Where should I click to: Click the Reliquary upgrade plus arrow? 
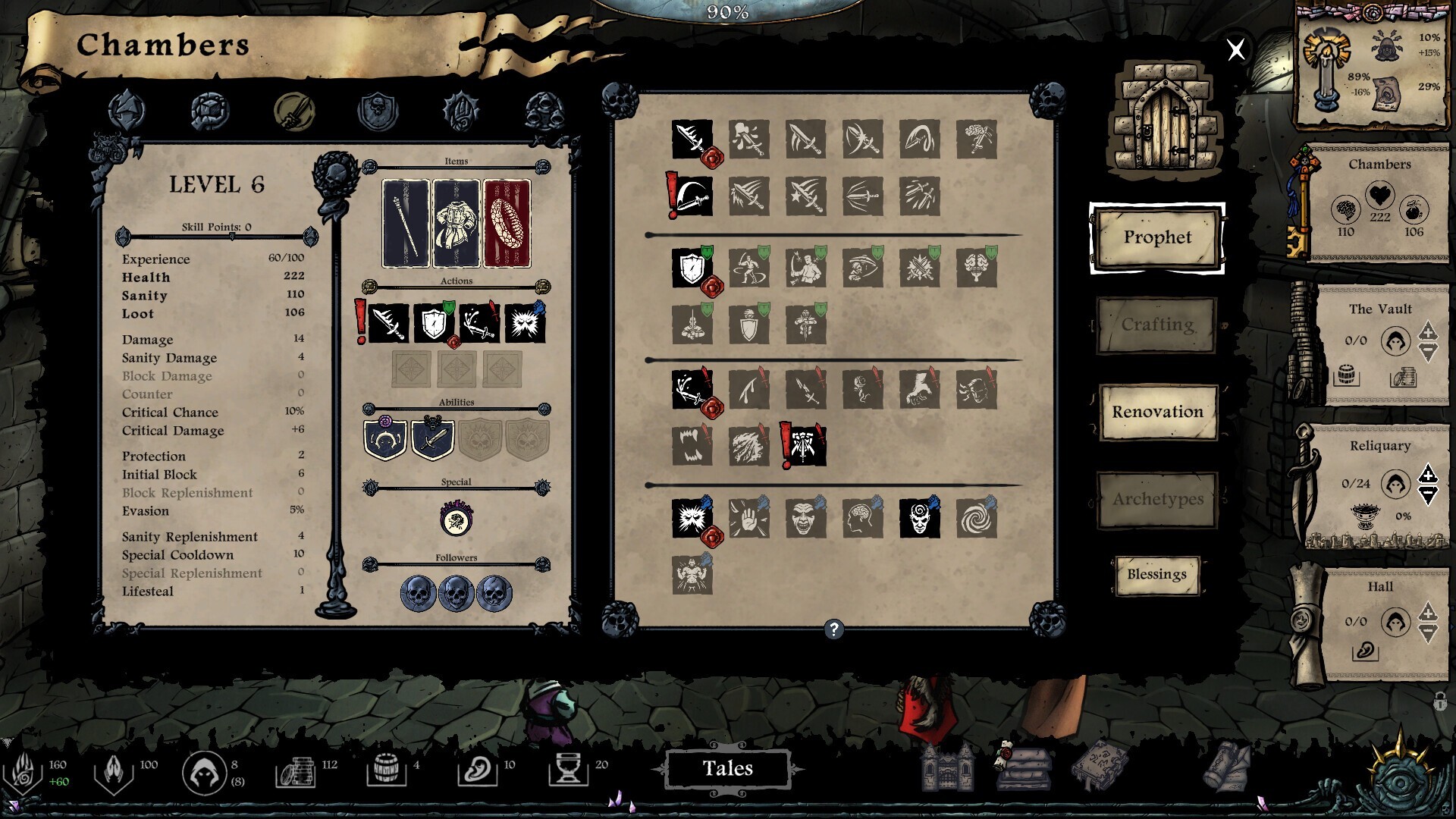coord(1429,477)
